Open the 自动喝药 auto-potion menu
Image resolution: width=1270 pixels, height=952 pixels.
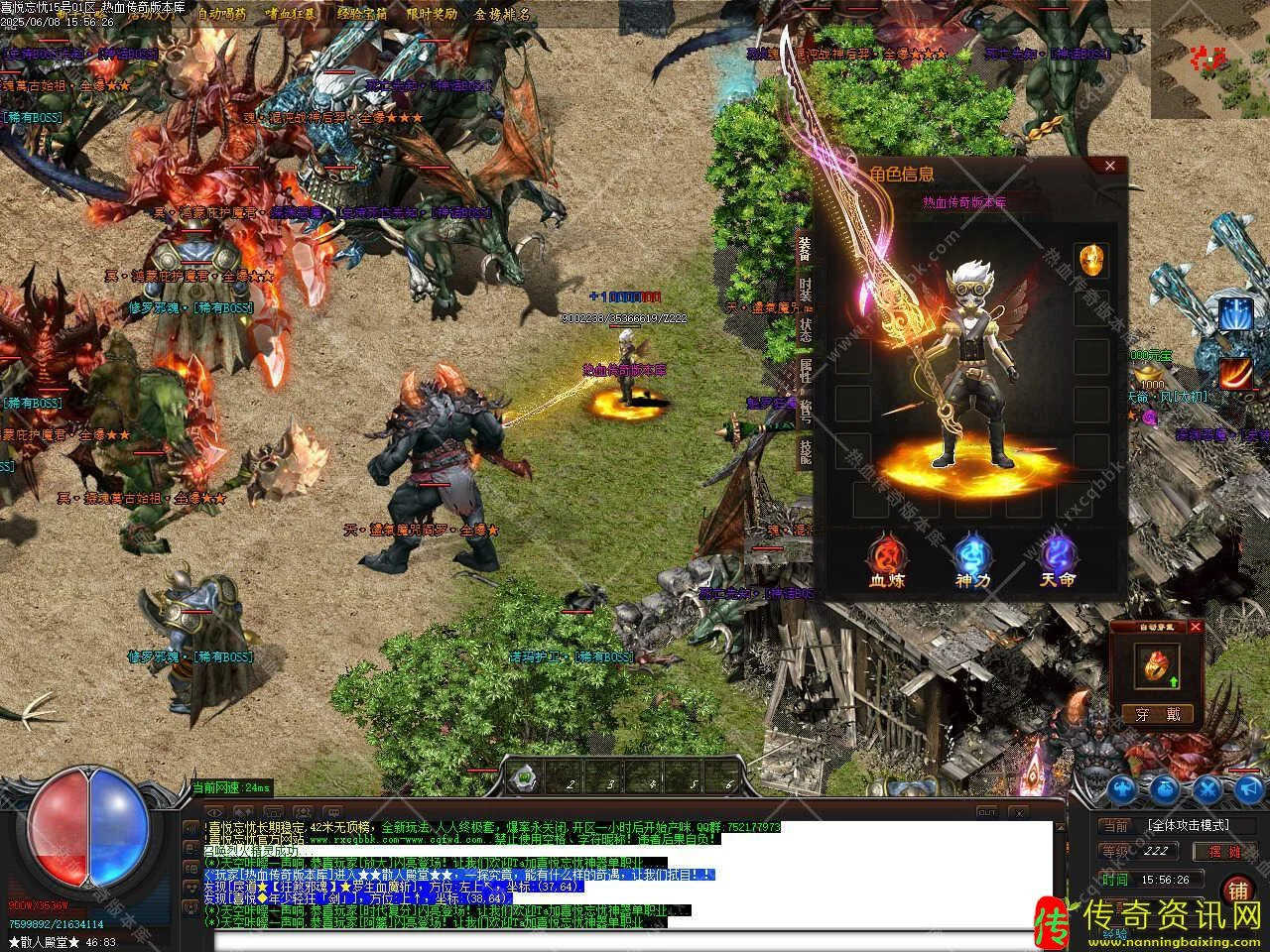(222, 14)
